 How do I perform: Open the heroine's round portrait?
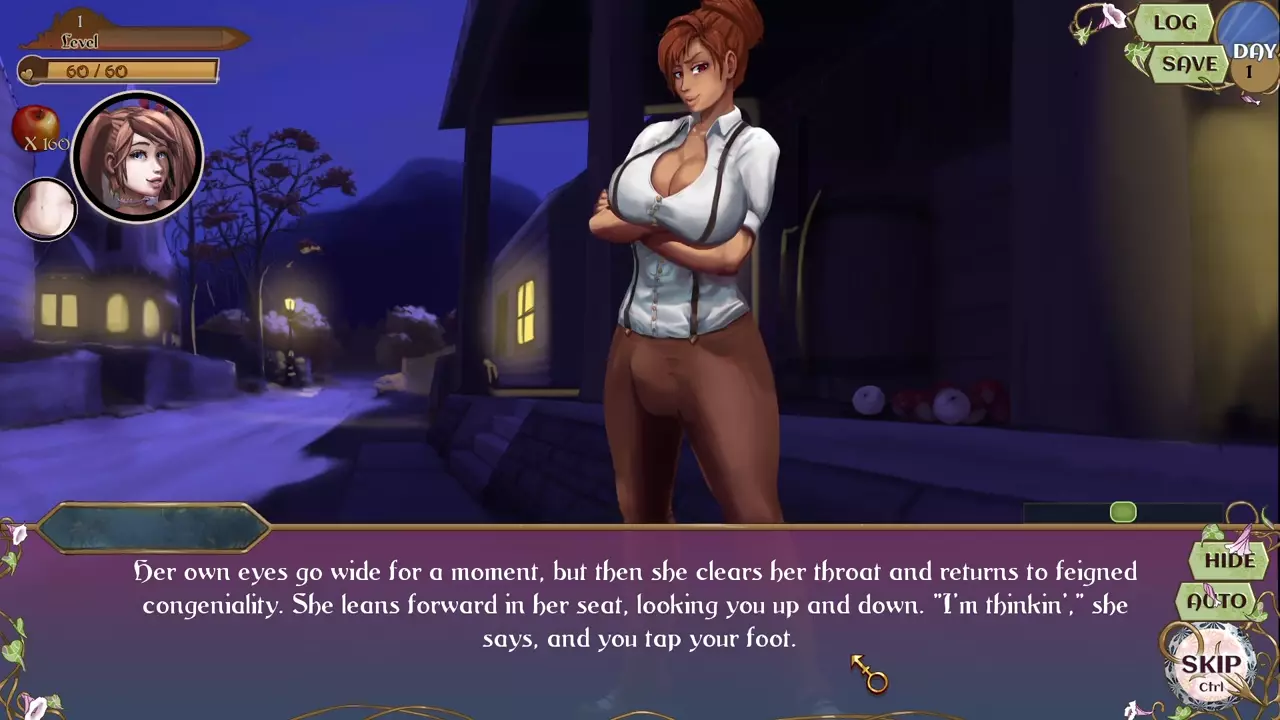click(x=138, y=157)
